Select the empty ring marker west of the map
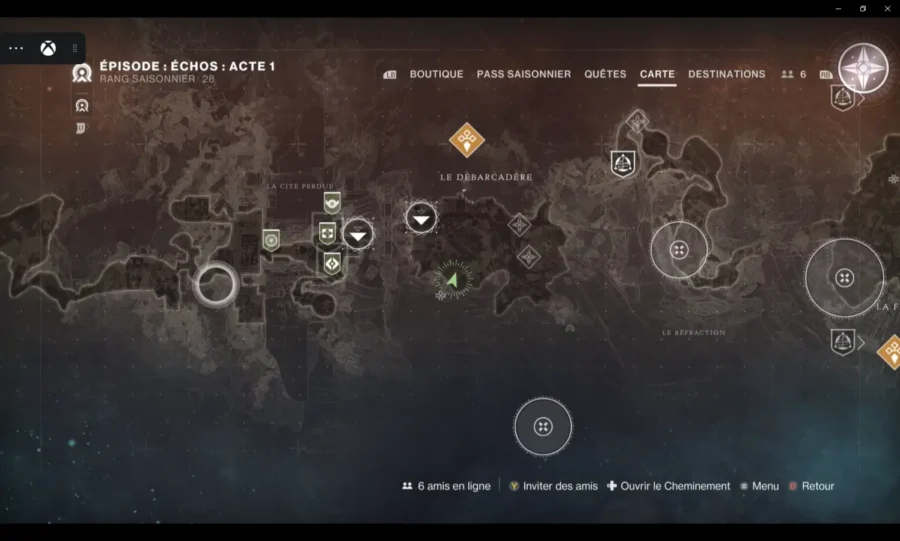This screenshot has height=541, width=900. click(x=215, y=285)
